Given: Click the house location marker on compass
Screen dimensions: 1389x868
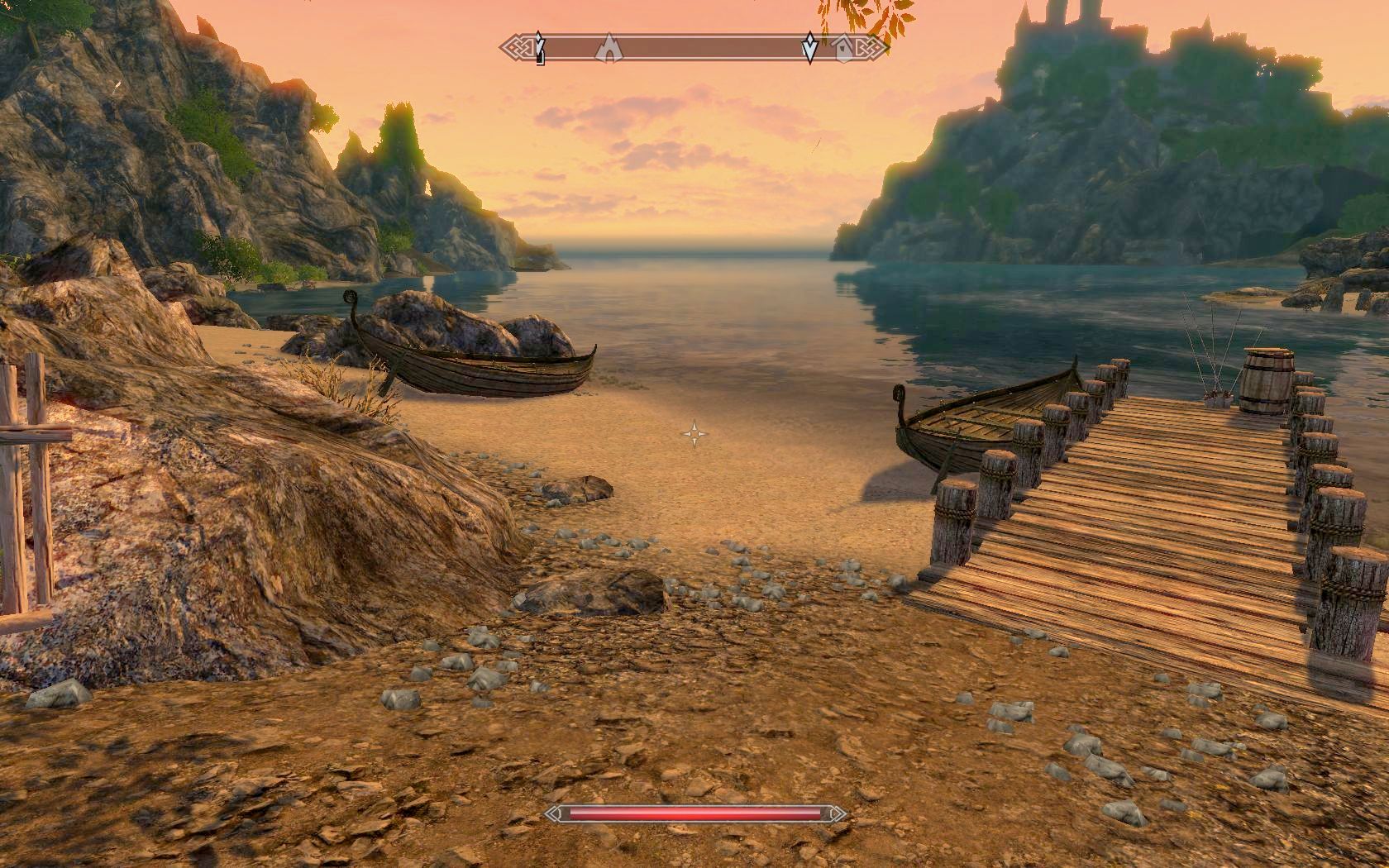Looking at the screenshot, I should point(842,48).
